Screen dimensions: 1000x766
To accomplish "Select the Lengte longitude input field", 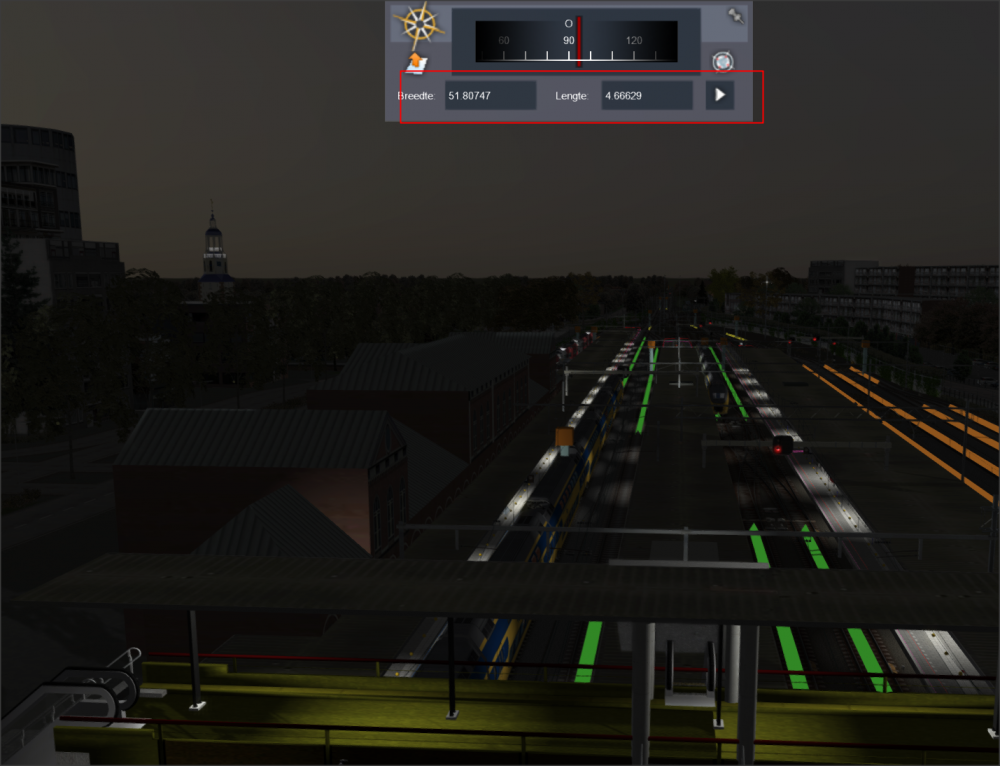I will pos(646,96).
